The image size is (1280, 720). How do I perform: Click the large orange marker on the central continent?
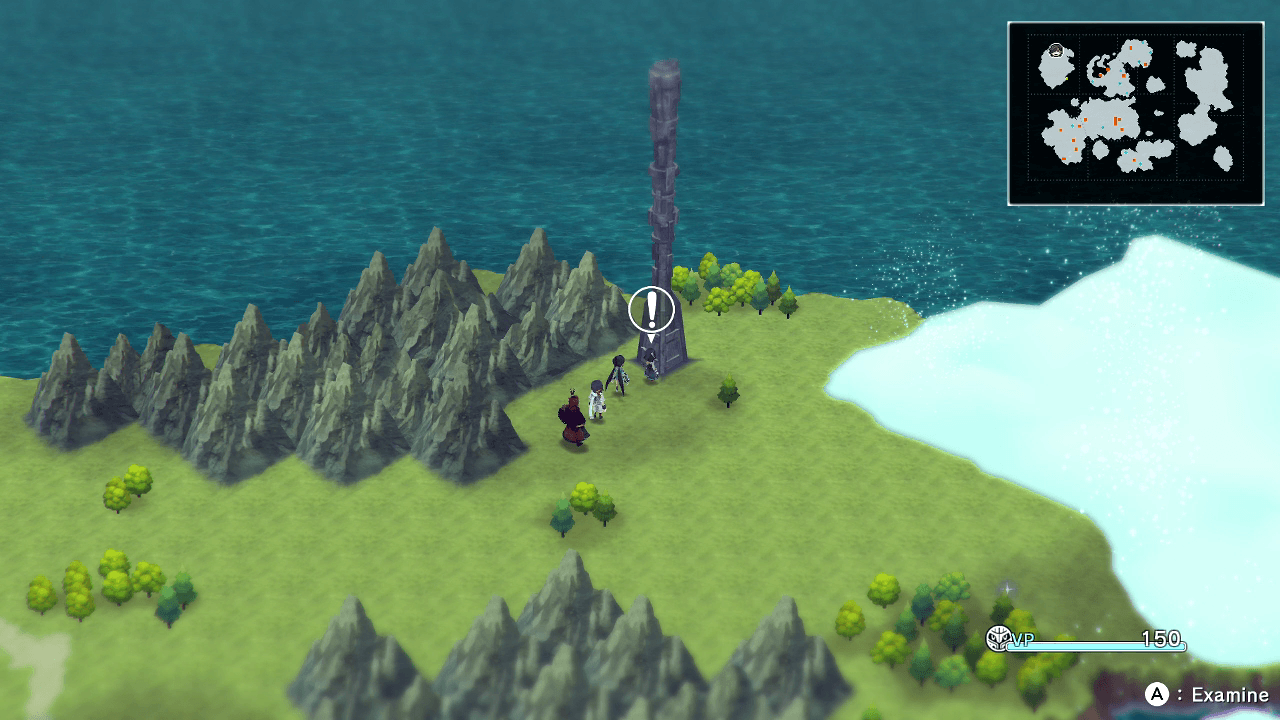tap(1115, 121)
